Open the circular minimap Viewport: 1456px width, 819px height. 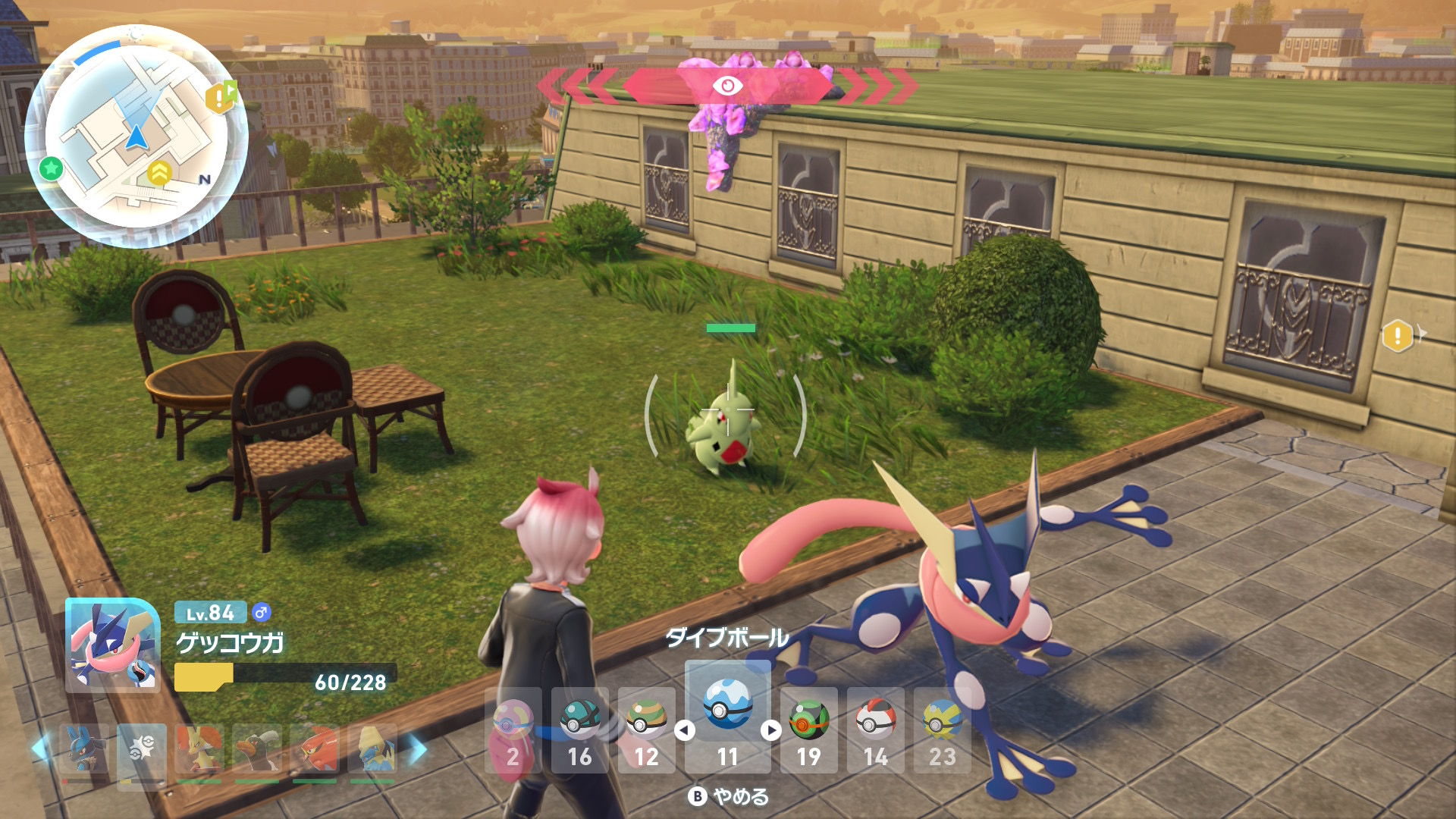pos(136,137)
